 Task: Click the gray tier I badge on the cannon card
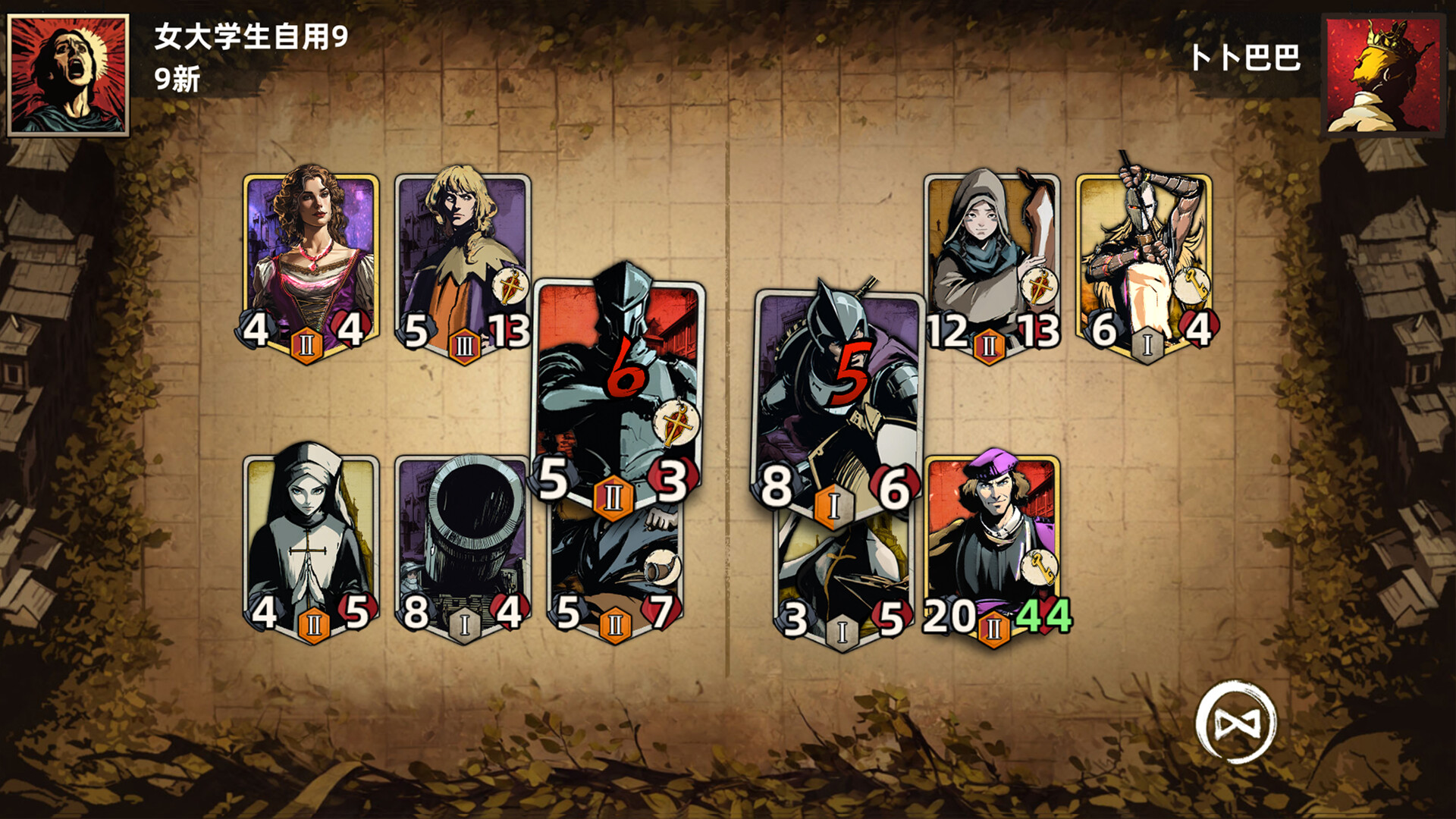coord(465,626)
